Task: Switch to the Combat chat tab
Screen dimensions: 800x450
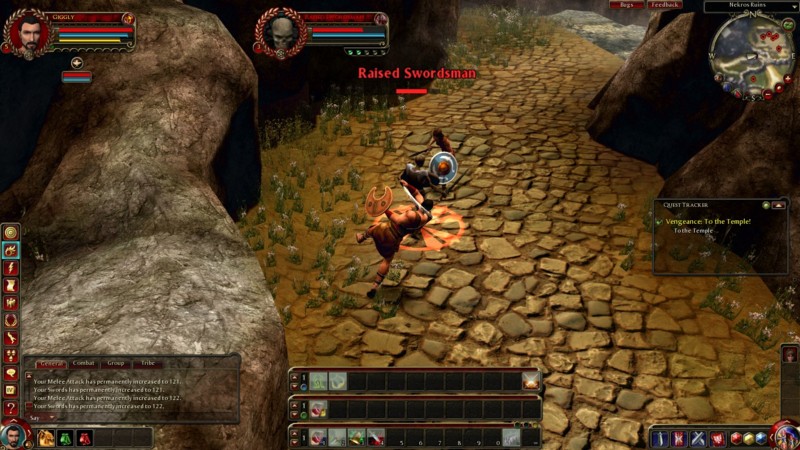Action: tap(83, 363)
